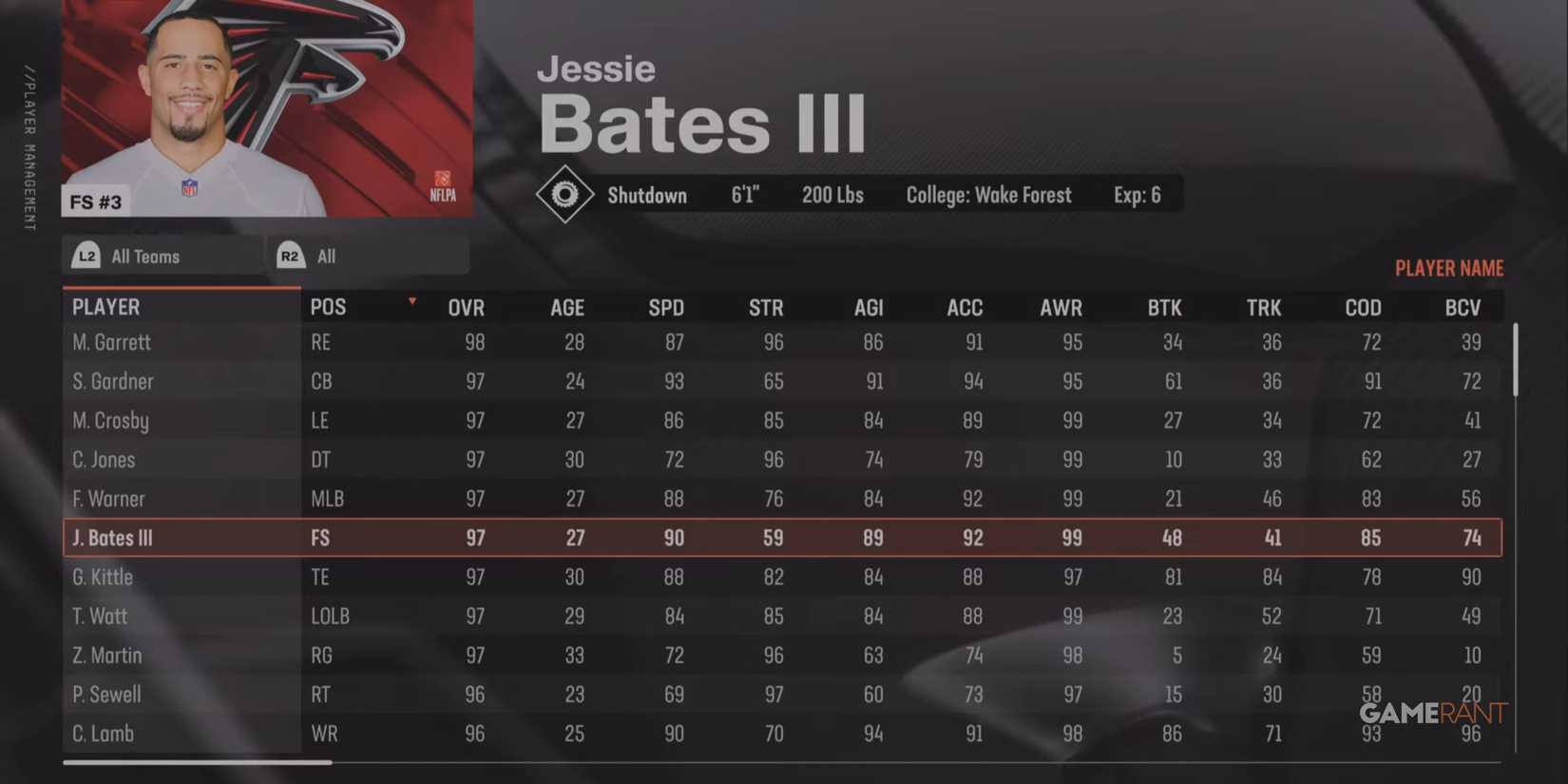
Task: Click the L2 shoulder button icon
Action: click(x=86, y=255)
